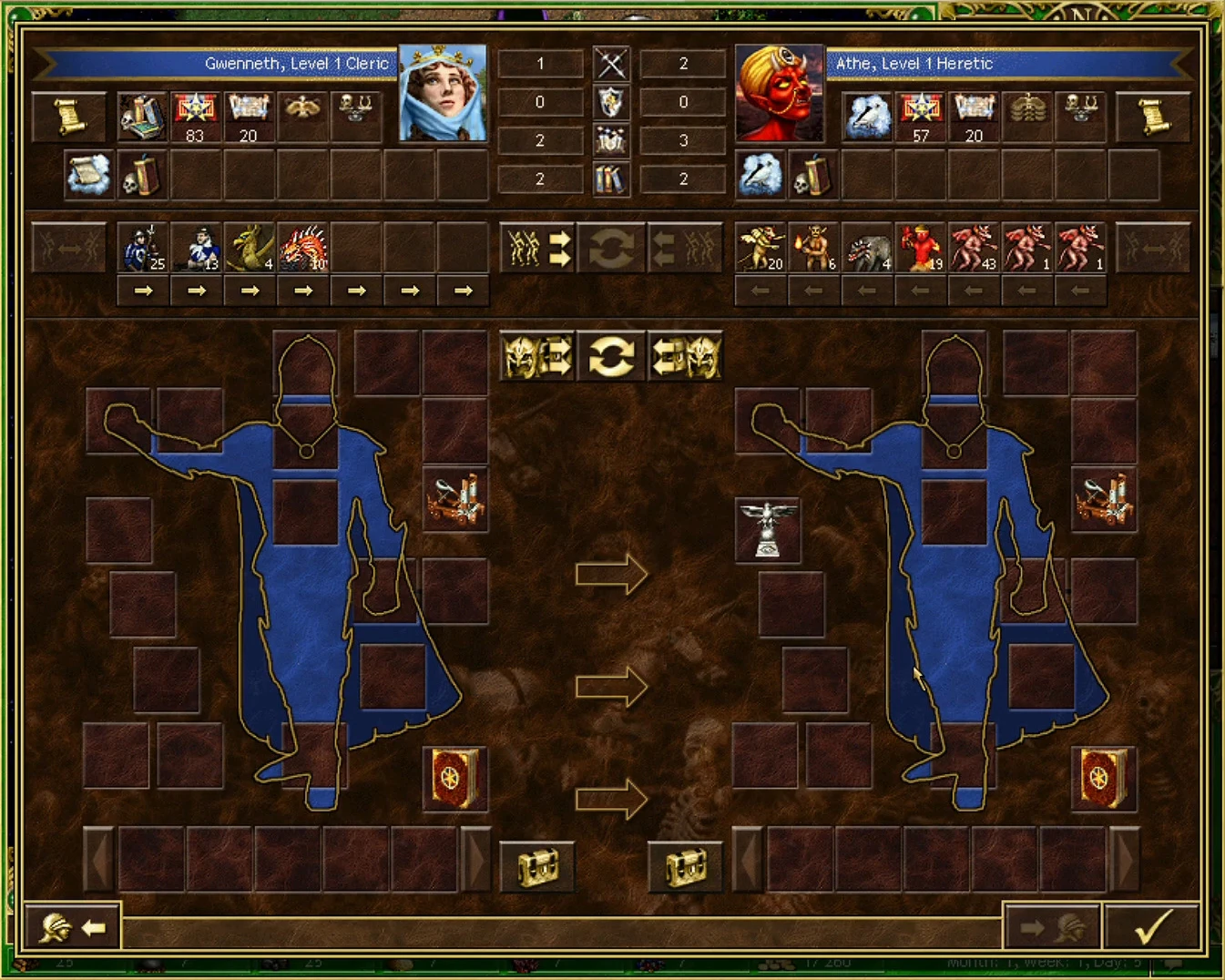Click the exit exchange button at bottom left
This screenshot has height=980, width=1225.
(x=72, y=926)
